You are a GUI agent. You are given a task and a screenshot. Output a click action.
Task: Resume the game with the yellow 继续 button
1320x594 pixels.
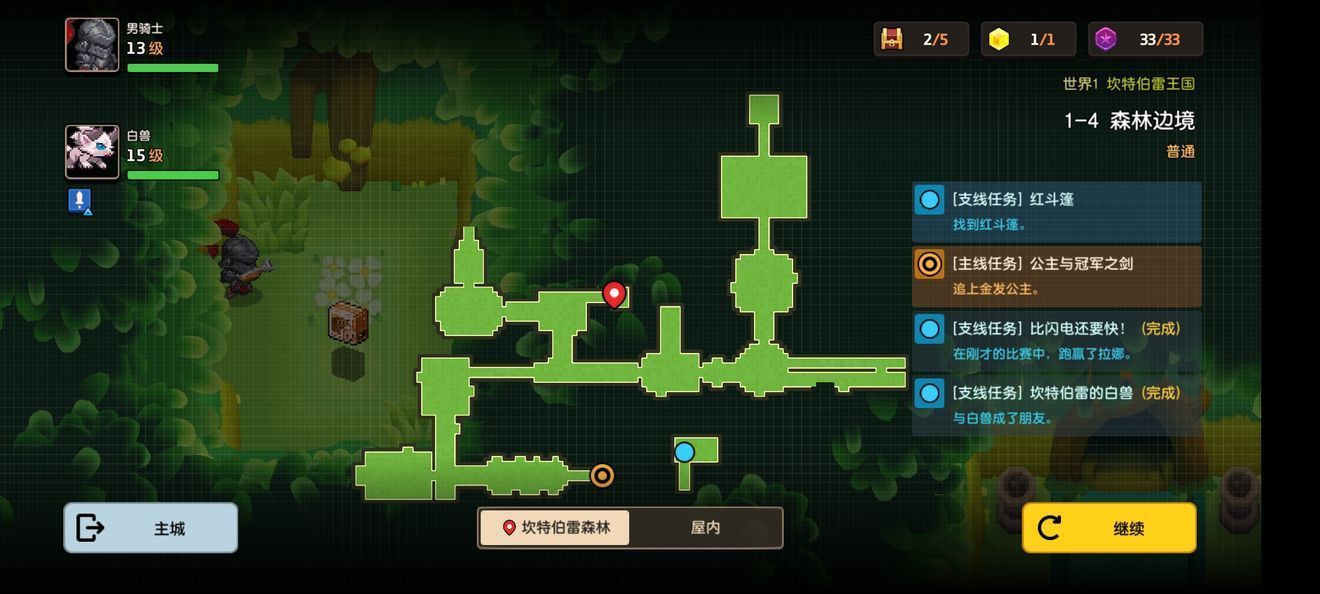(1109, 528)
